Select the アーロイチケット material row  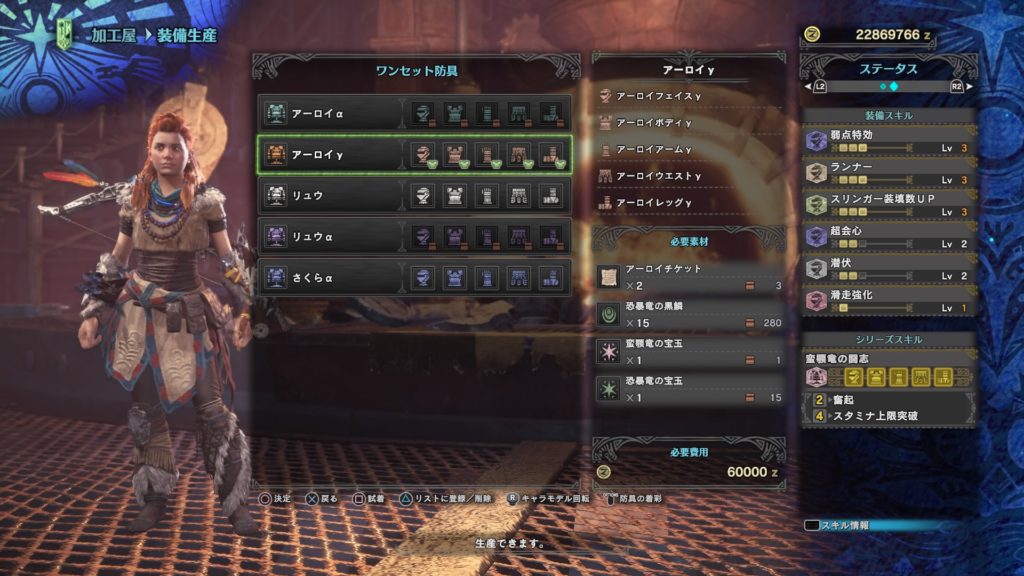[688, 277]
